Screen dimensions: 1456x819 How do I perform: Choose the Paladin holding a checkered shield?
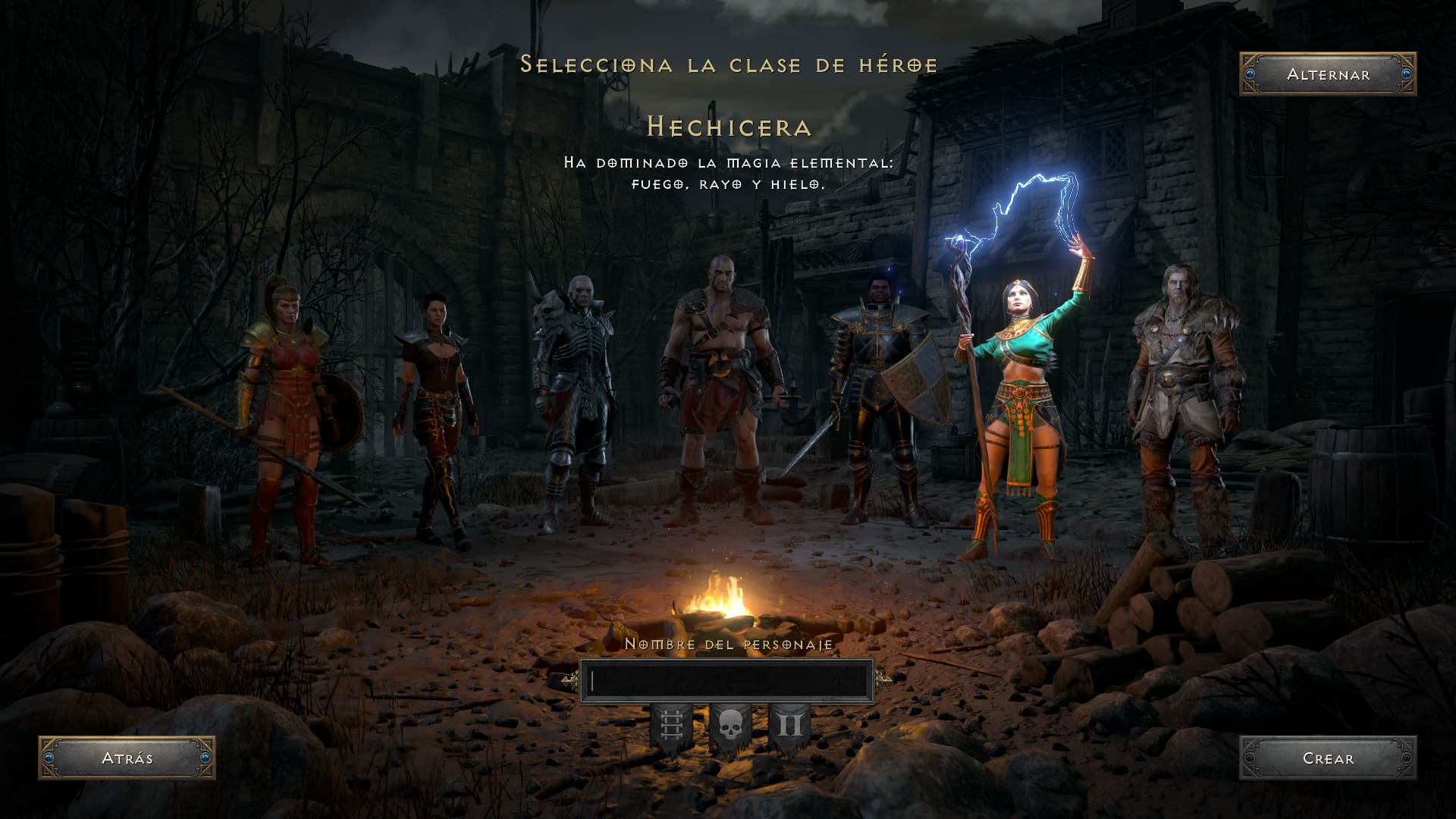(880, 394)
